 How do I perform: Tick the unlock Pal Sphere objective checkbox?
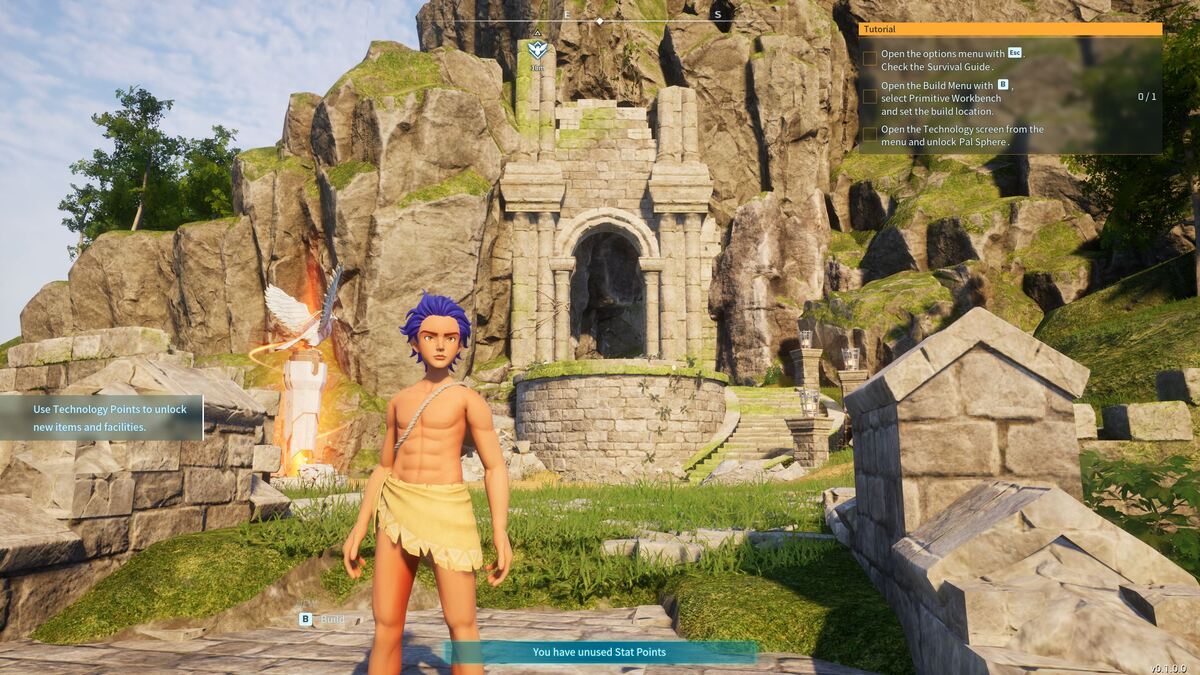(870, 134)
